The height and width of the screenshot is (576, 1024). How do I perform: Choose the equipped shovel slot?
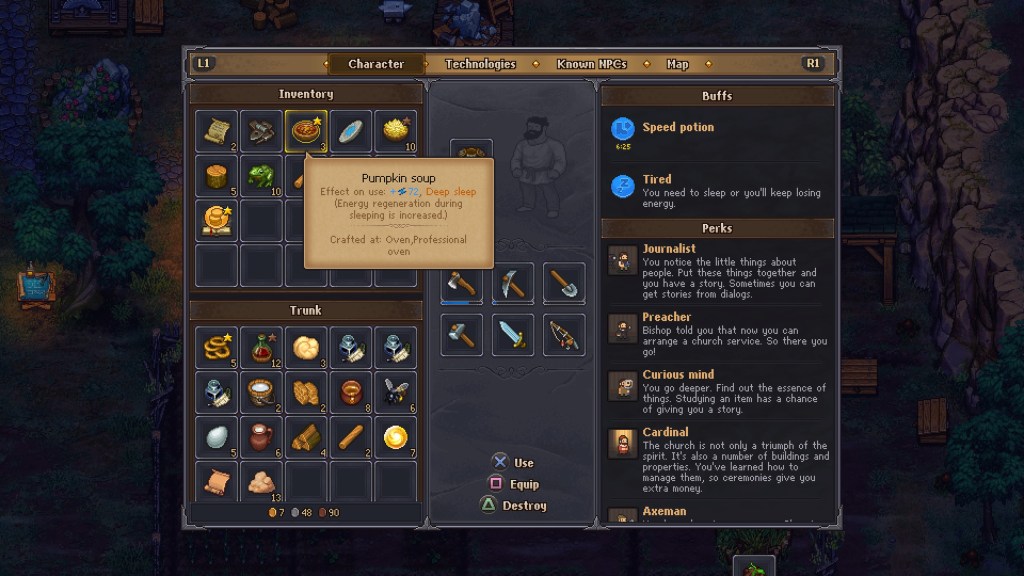pyautogui.click(x=564, y=284)
